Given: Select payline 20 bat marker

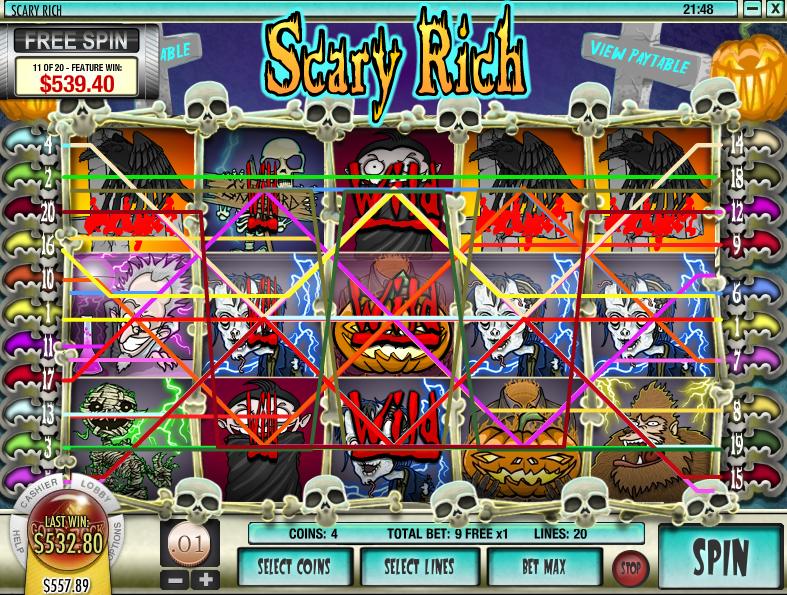Looking at the screenshot, I should point(28,212).
